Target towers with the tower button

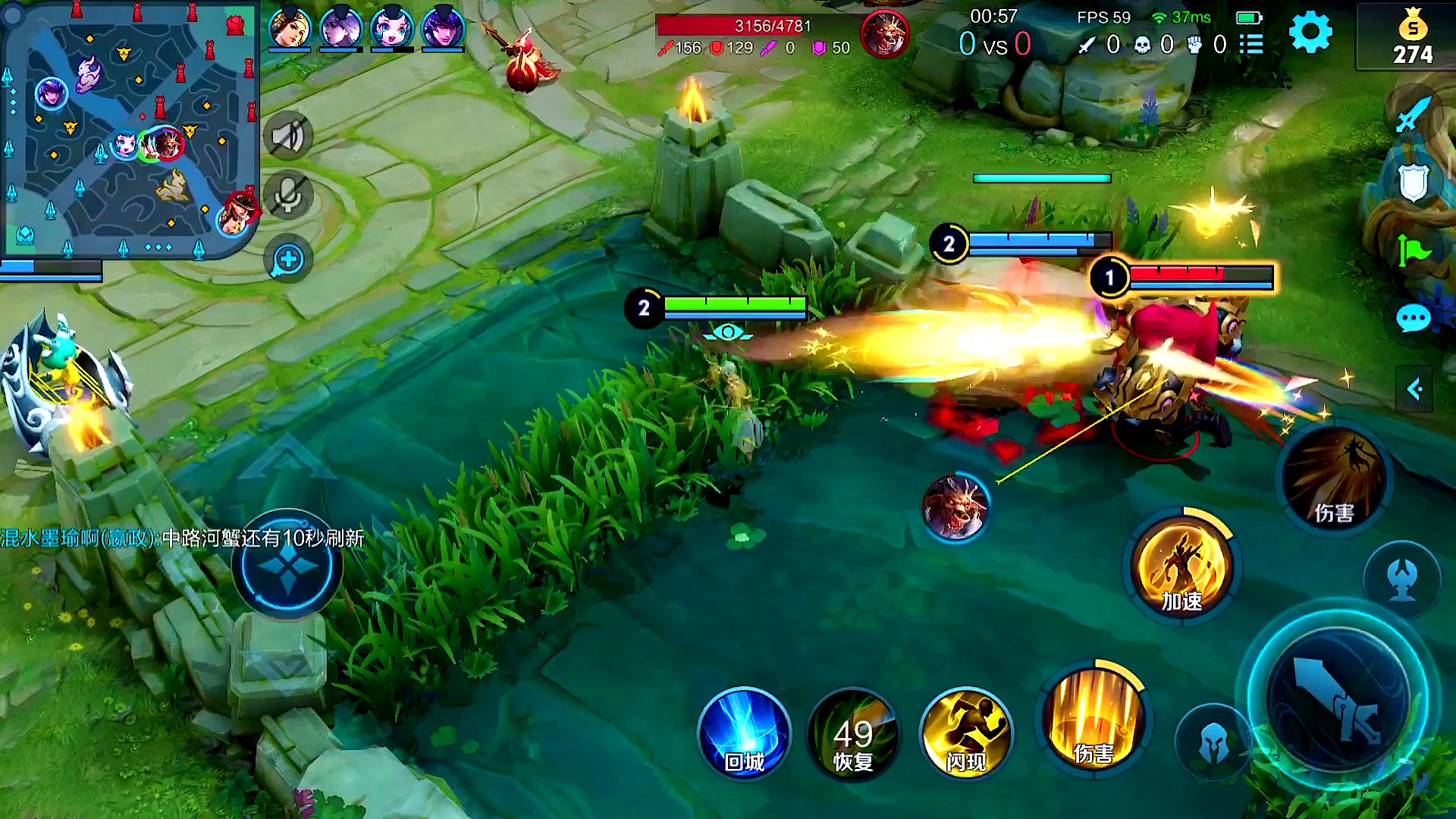(x=1402, y=578)
